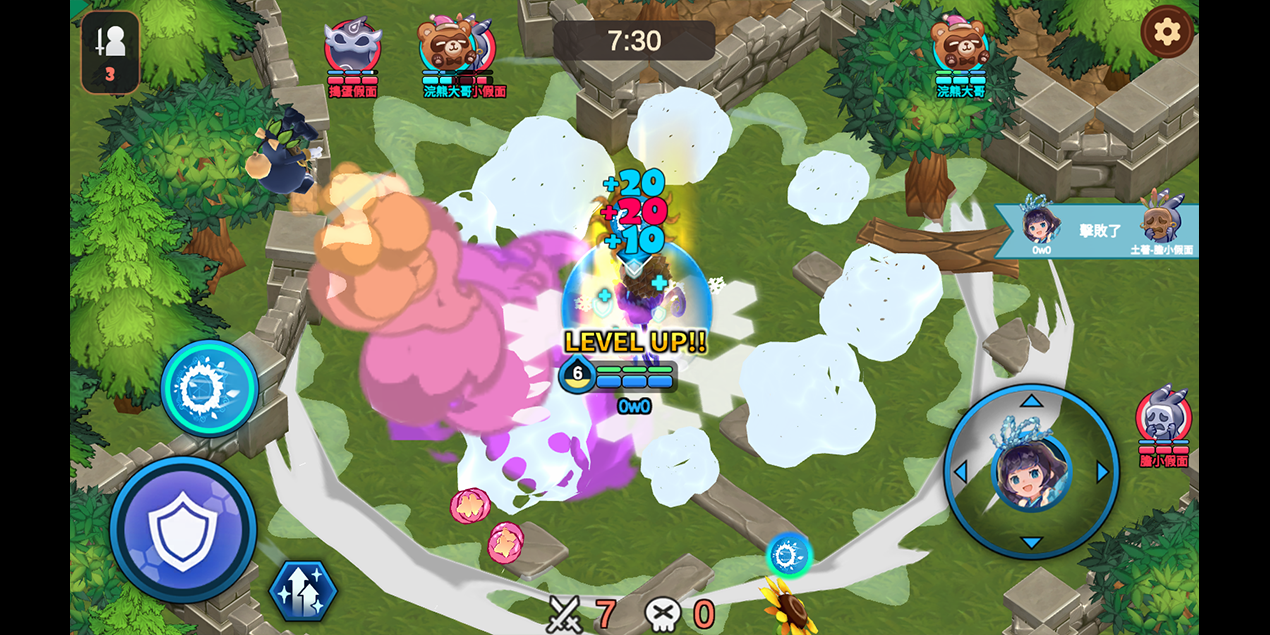Tap the hexagonal level-up arrows button

point(302,591)
